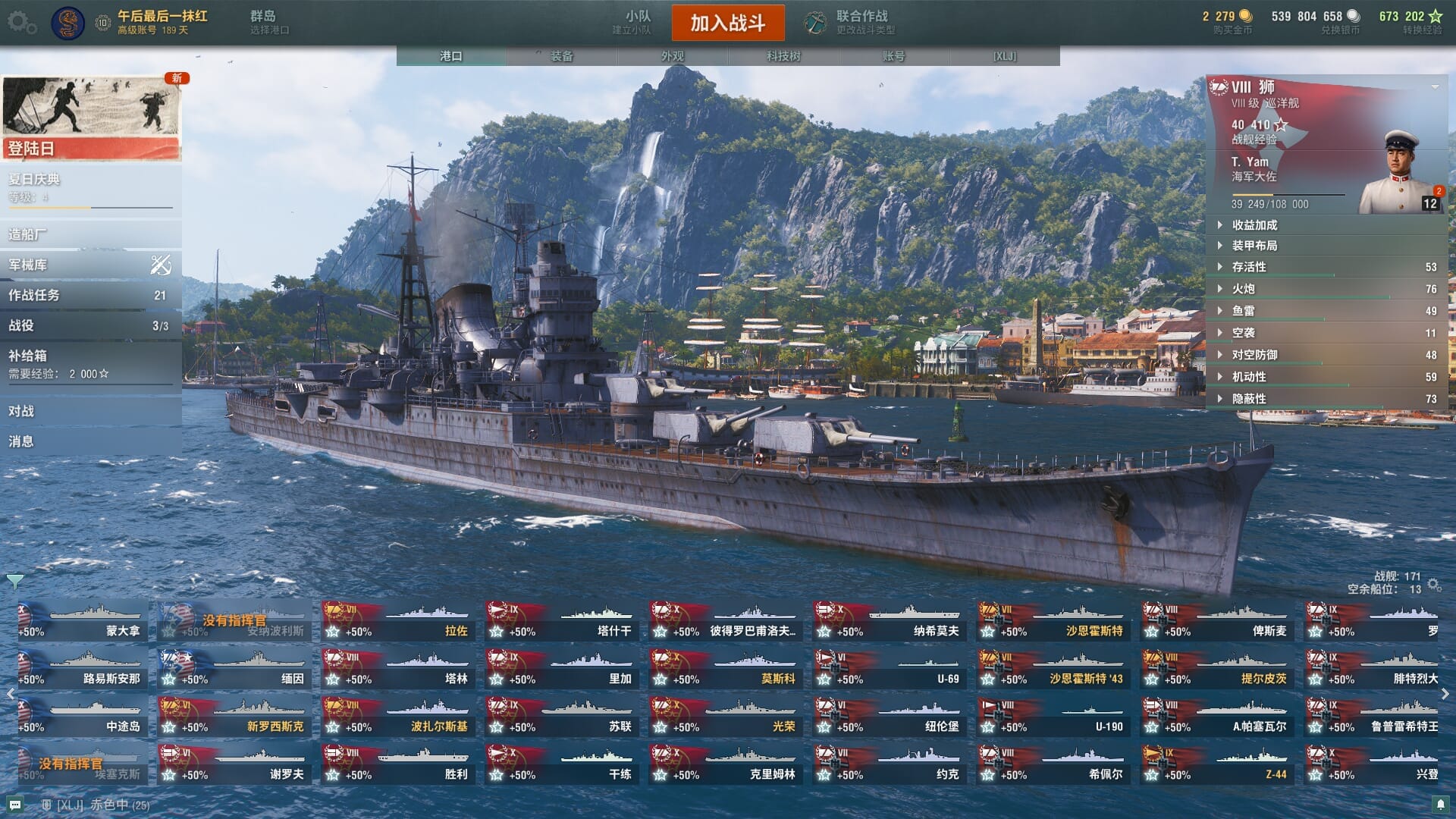The height and width of the screenshot is (819, 1456).
Task: Switch to the 装备 tab
Action: pyautogui.click(x=561, y=56)
